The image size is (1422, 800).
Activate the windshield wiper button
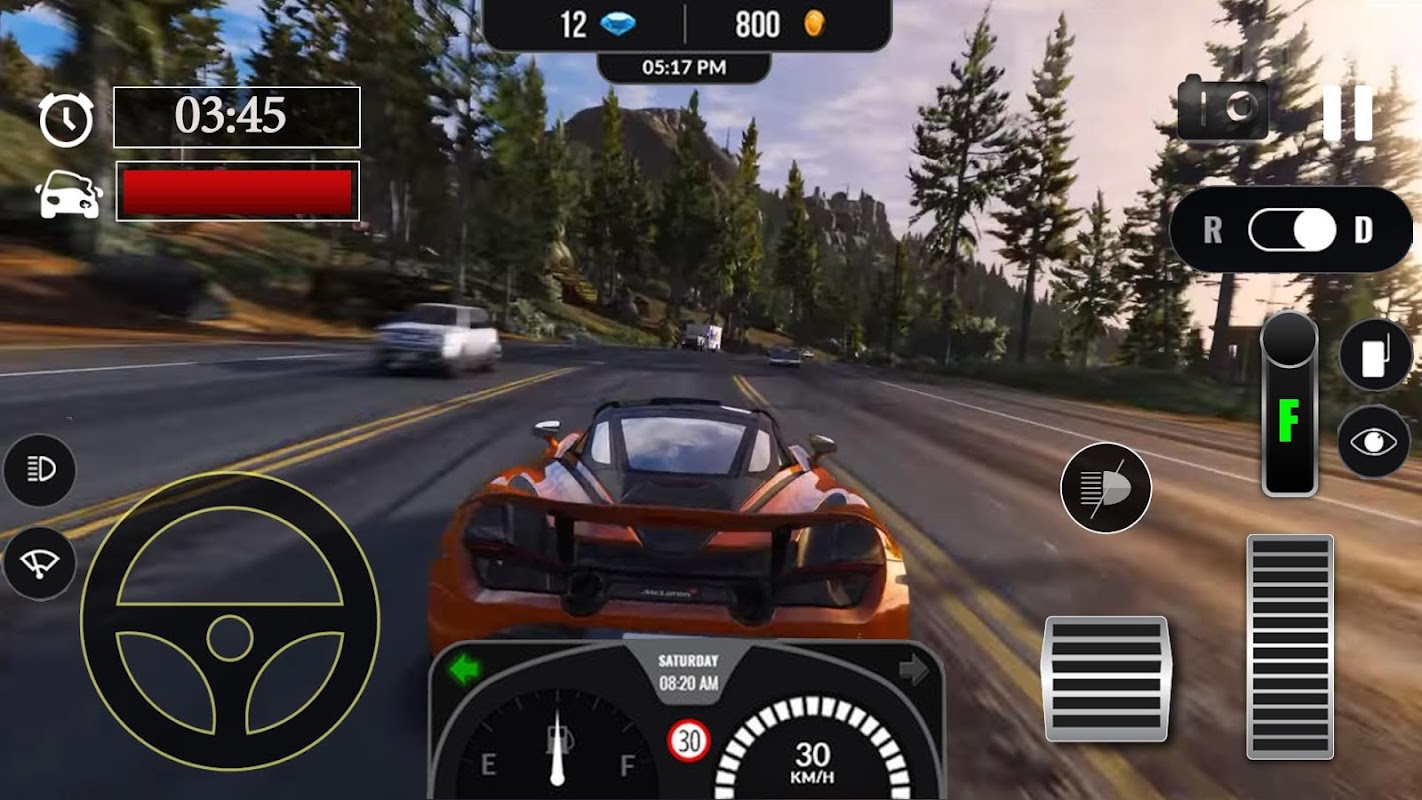[x=39, y=563]
